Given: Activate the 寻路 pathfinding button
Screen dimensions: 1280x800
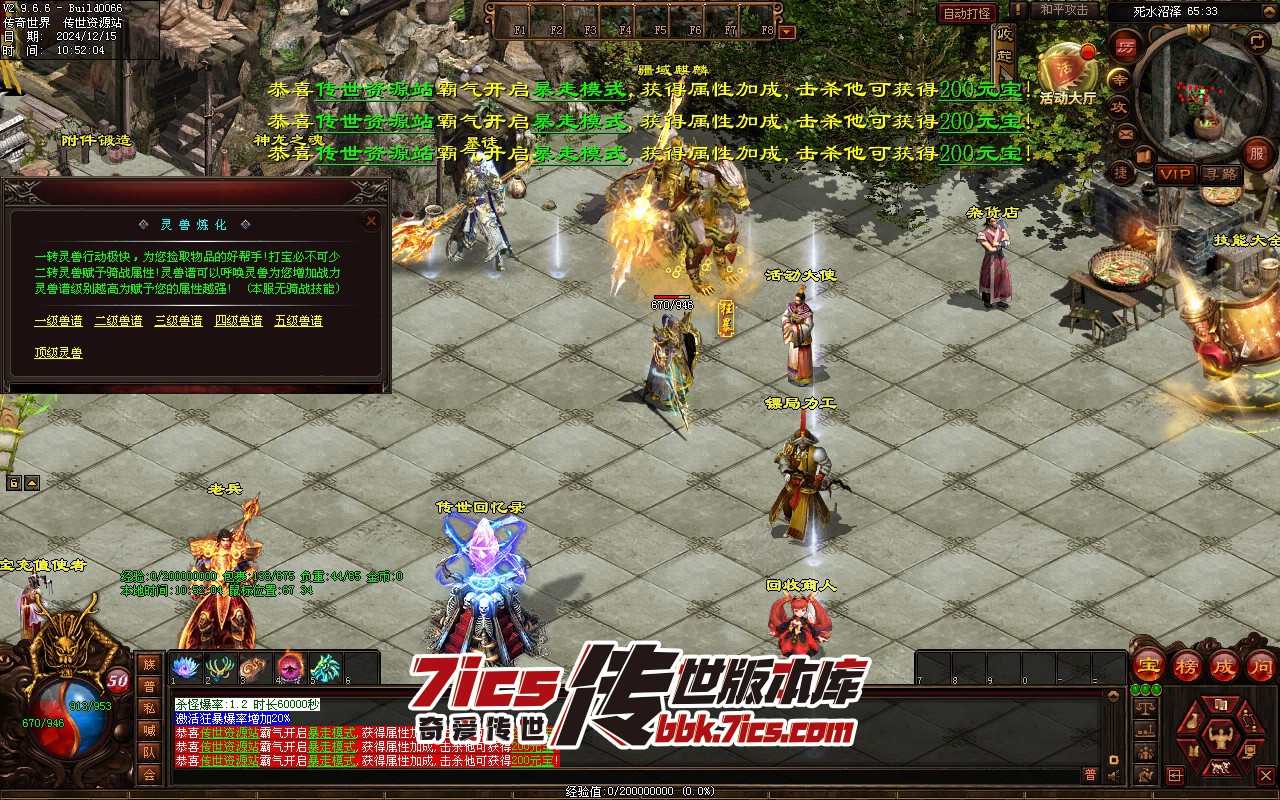Looking at the screenshot, I should point(1220,174).
